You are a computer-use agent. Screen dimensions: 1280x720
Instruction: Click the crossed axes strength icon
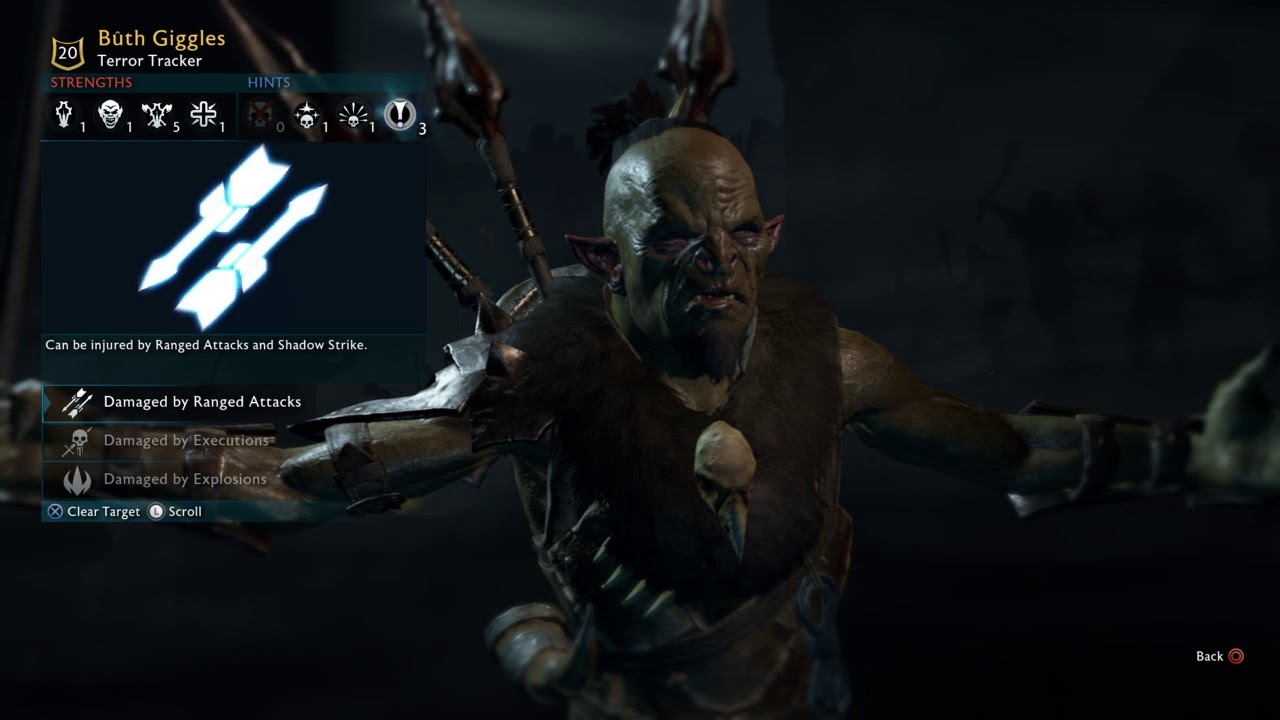(157, 116)
